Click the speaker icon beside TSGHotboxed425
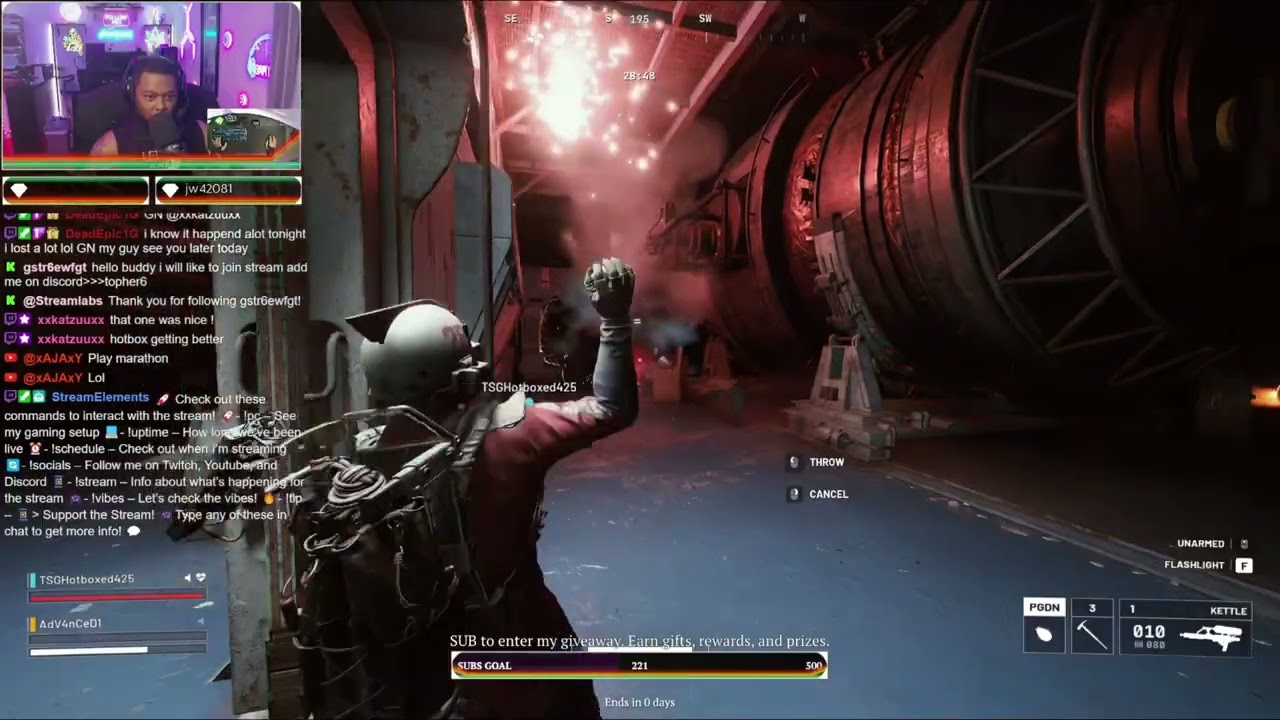The image size is (1280, 720). [187, 579]
